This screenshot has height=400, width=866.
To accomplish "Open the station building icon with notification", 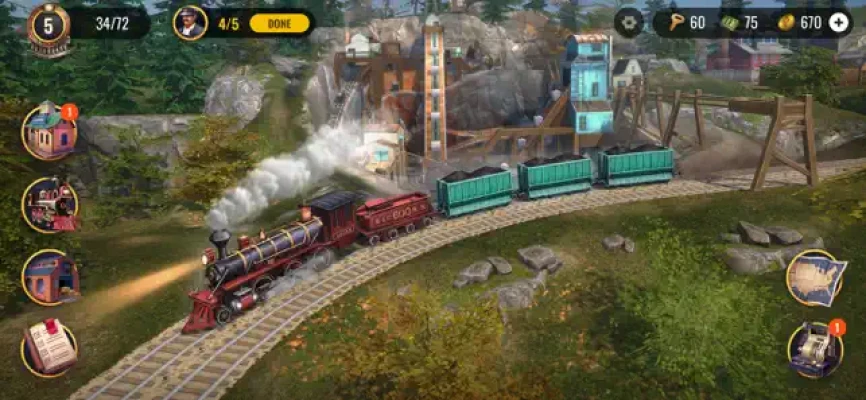I will tap(49, 131).
